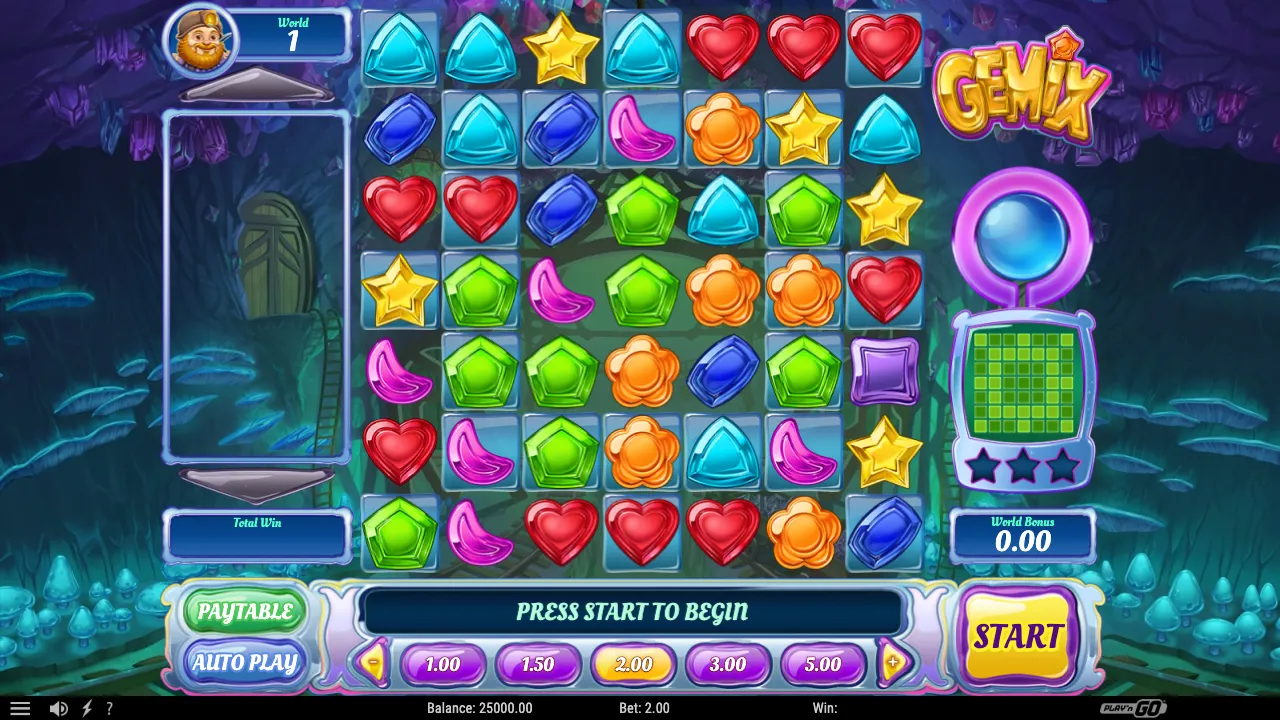Toggle fast play lightning bolt icon
This screenshot has width=1280, height=720.
coord(86,708)
